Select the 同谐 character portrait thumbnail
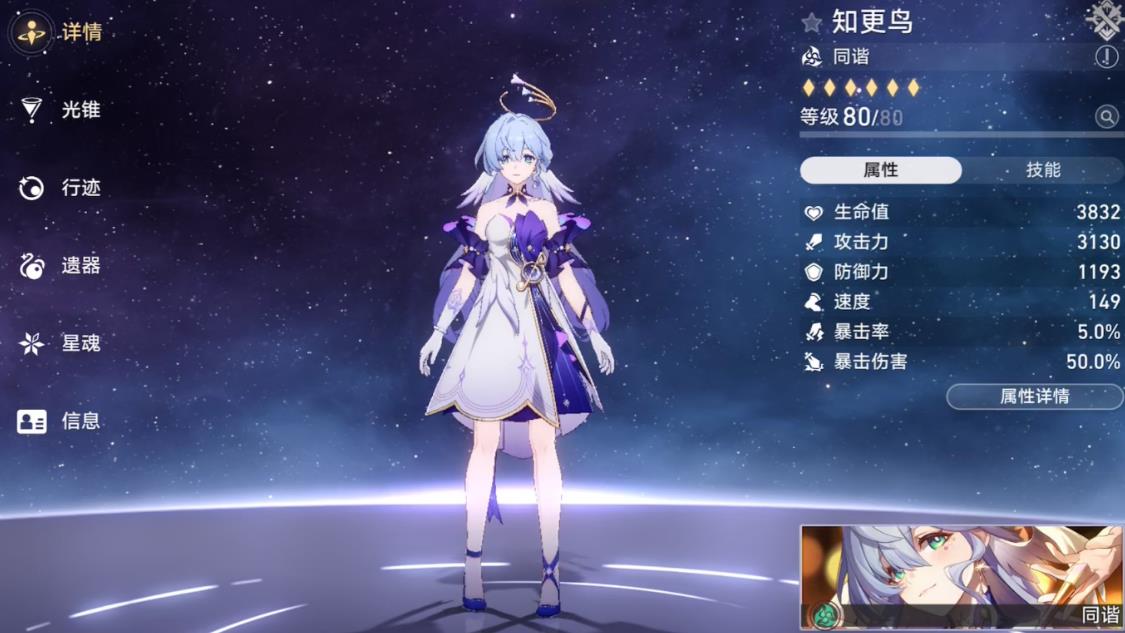This screenshot has height=633, width=1125. tap(961, 578)
